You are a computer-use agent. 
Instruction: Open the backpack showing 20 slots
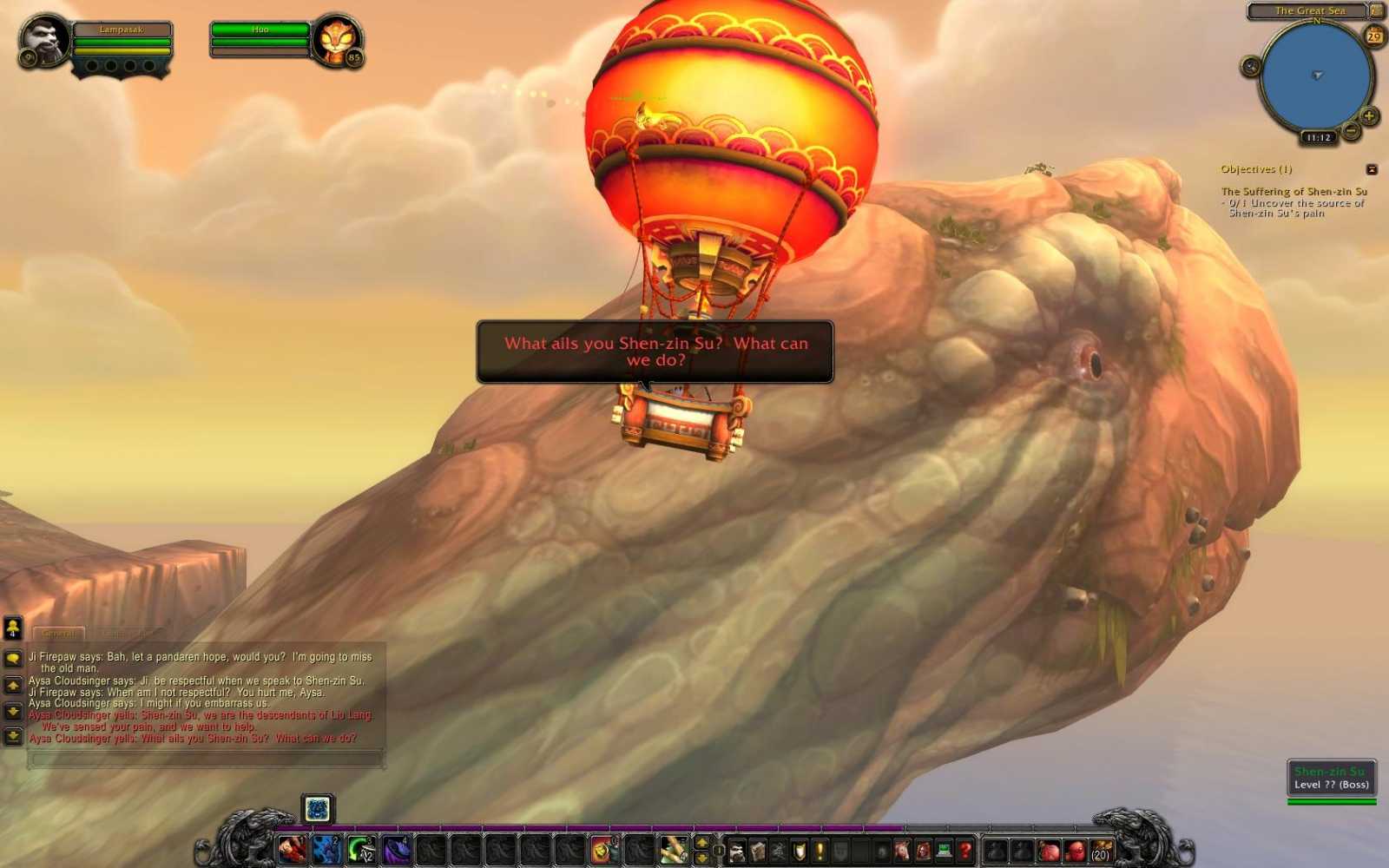pos(1101,849)
